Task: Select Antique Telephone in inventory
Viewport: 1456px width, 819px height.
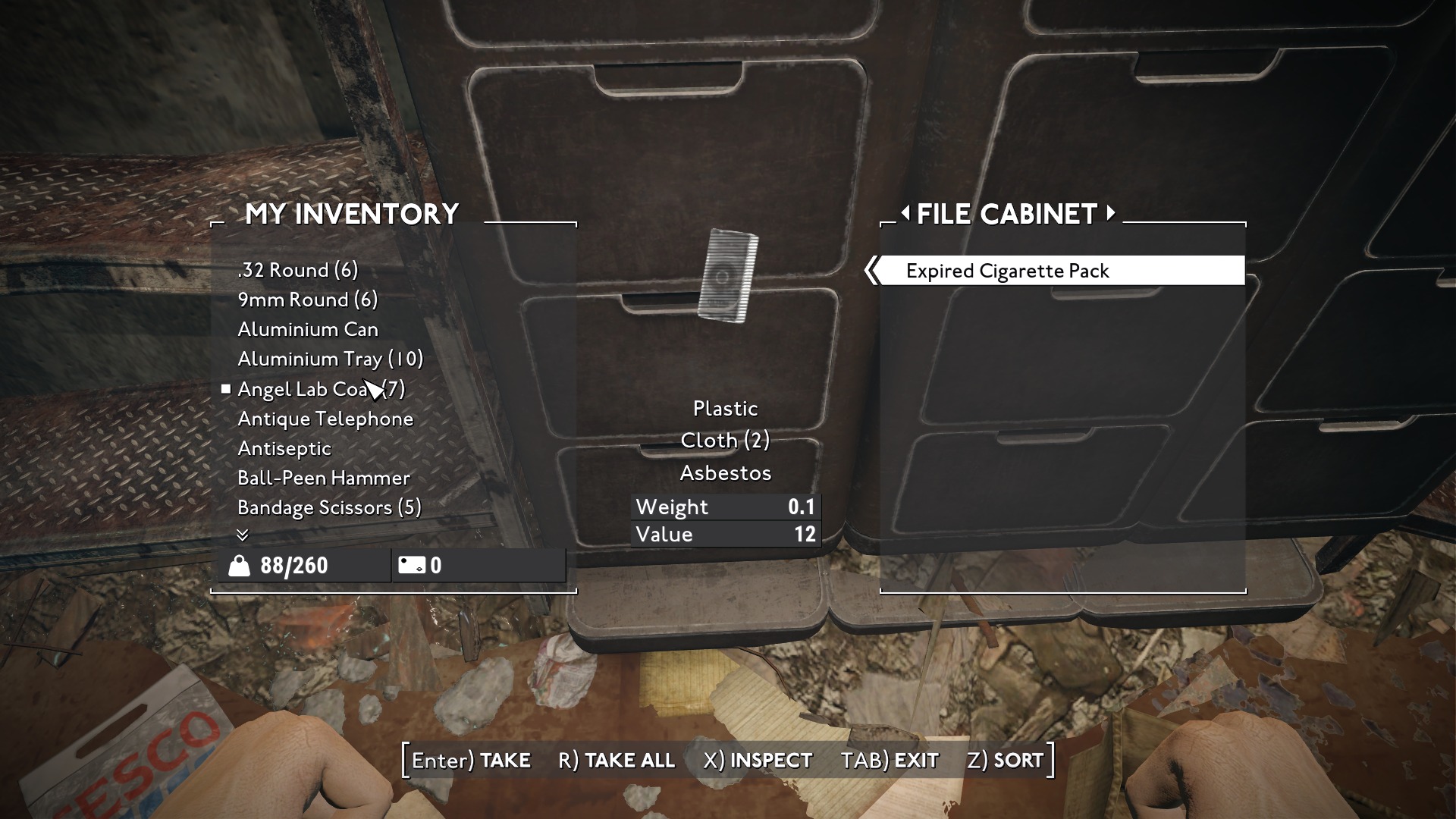Action: 325,419
